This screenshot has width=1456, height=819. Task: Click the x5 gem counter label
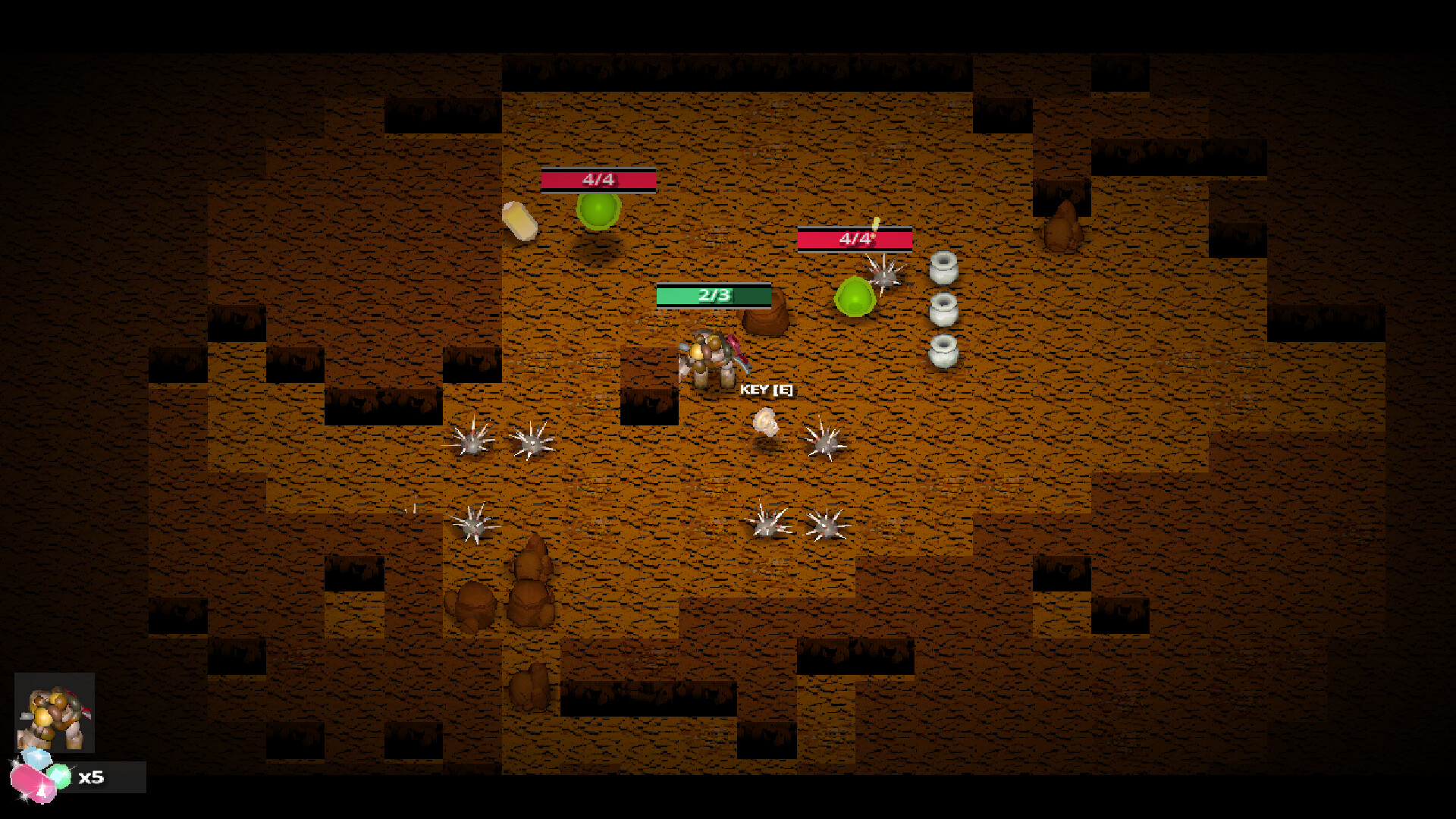point(93,777)
